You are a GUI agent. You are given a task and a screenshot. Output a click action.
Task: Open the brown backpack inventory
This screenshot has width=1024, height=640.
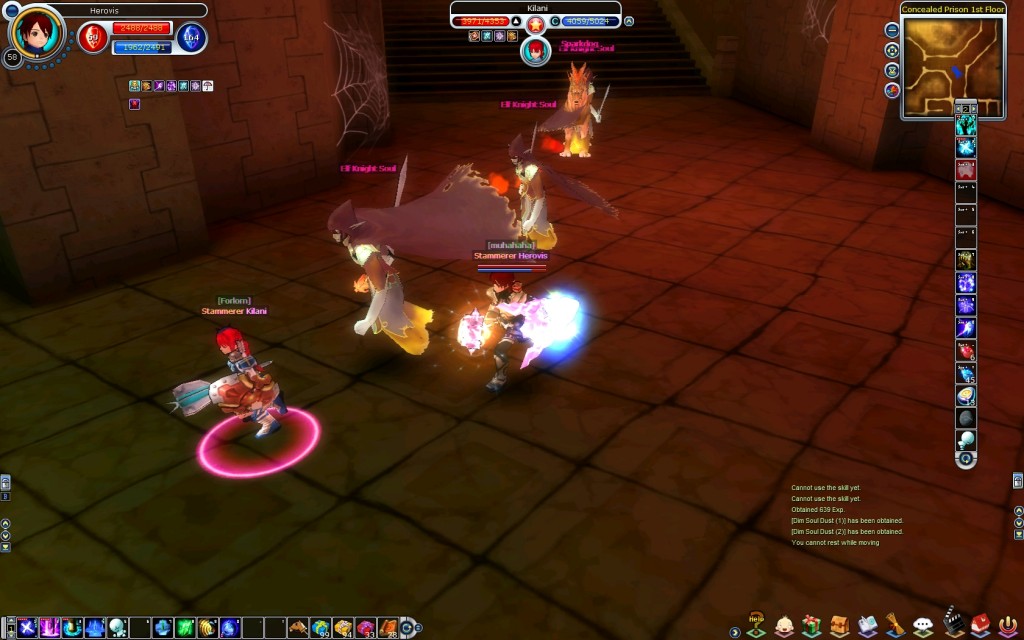(840, 626)
